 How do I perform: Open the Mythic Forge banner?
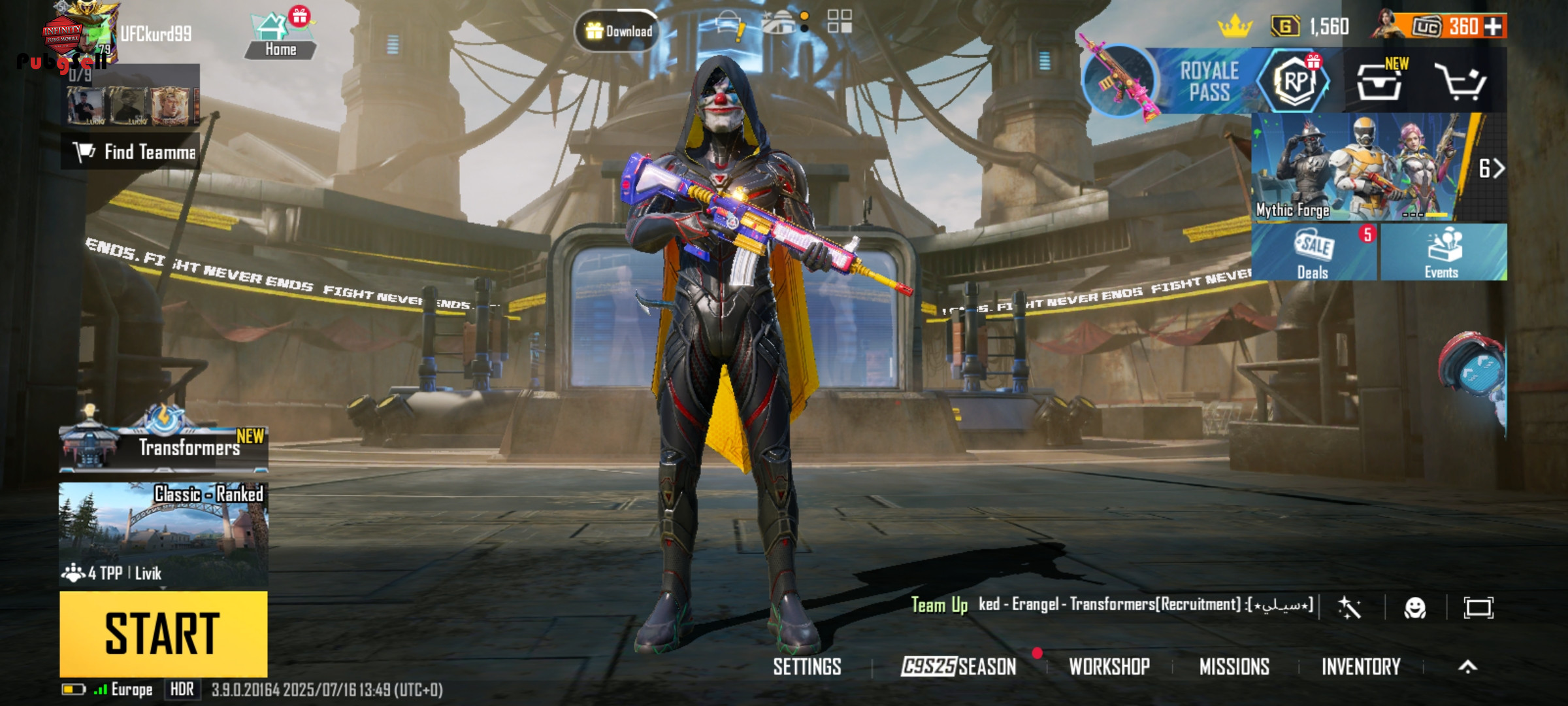tap(1365, 168)
